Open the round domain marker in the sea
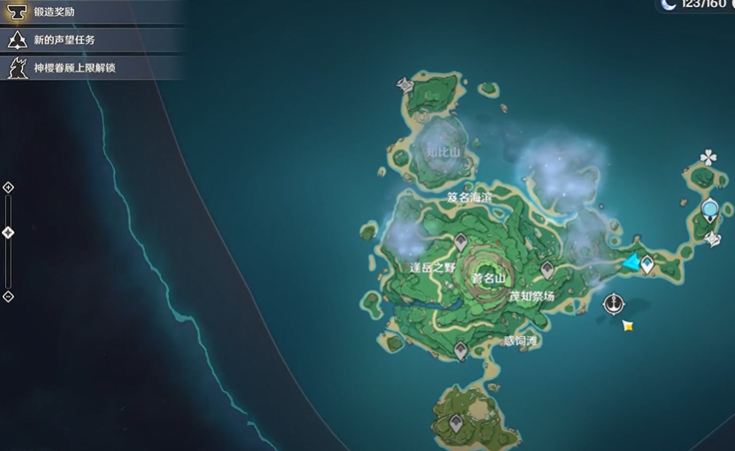Screen dimensions: 735x451 point(614,303)
